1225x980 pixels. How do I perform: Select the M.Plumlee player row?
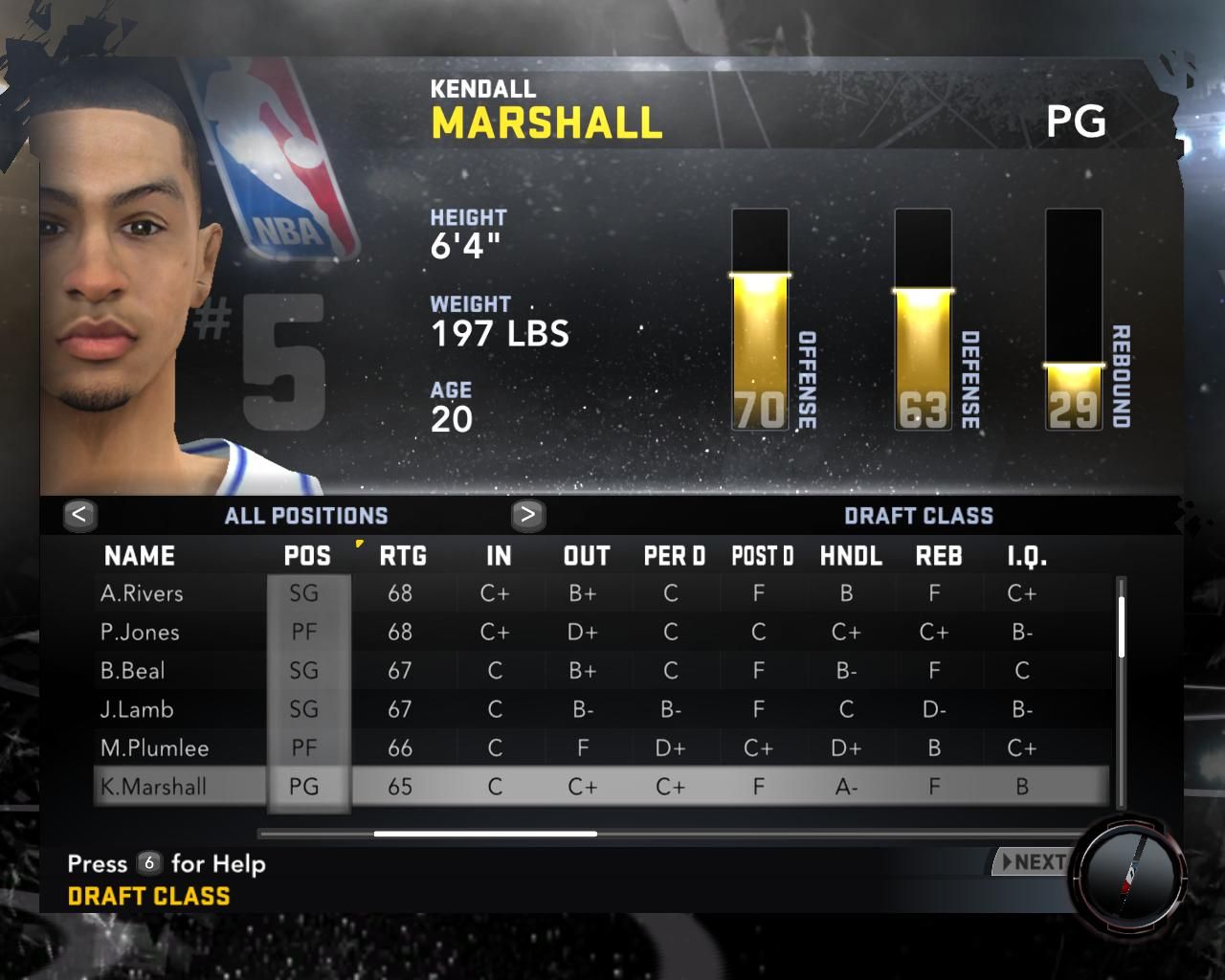click(x=154, y=748)
